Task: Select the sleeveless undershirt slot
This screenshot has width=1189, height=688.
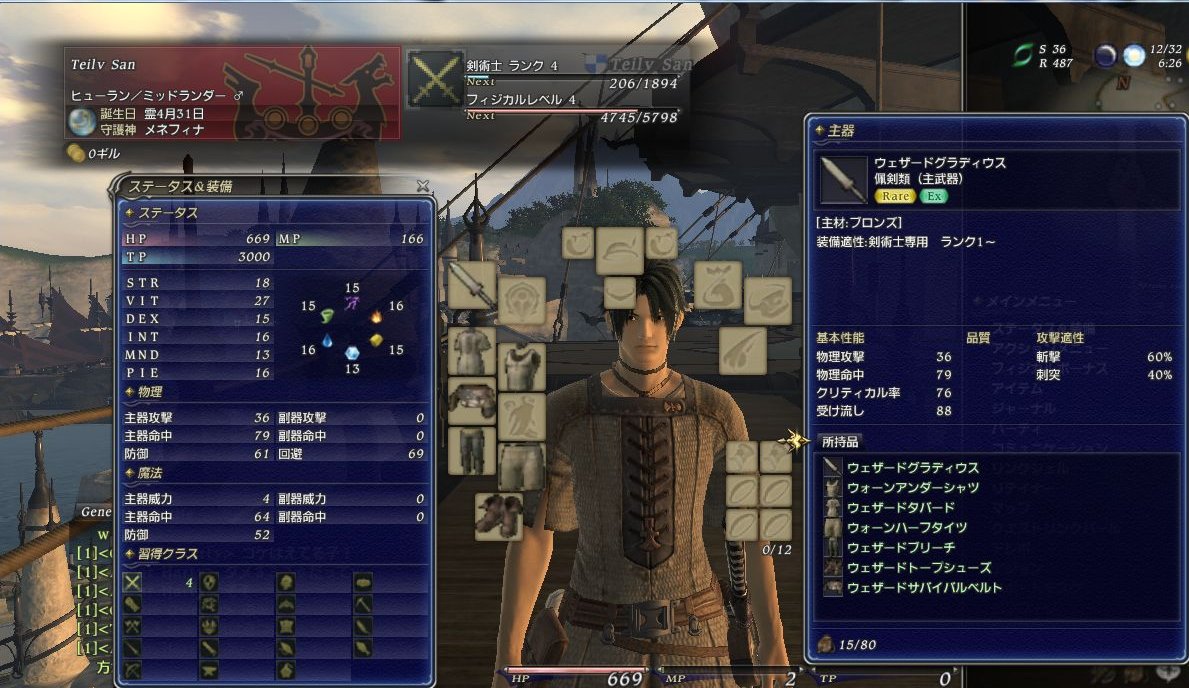Action: point(521,367)
